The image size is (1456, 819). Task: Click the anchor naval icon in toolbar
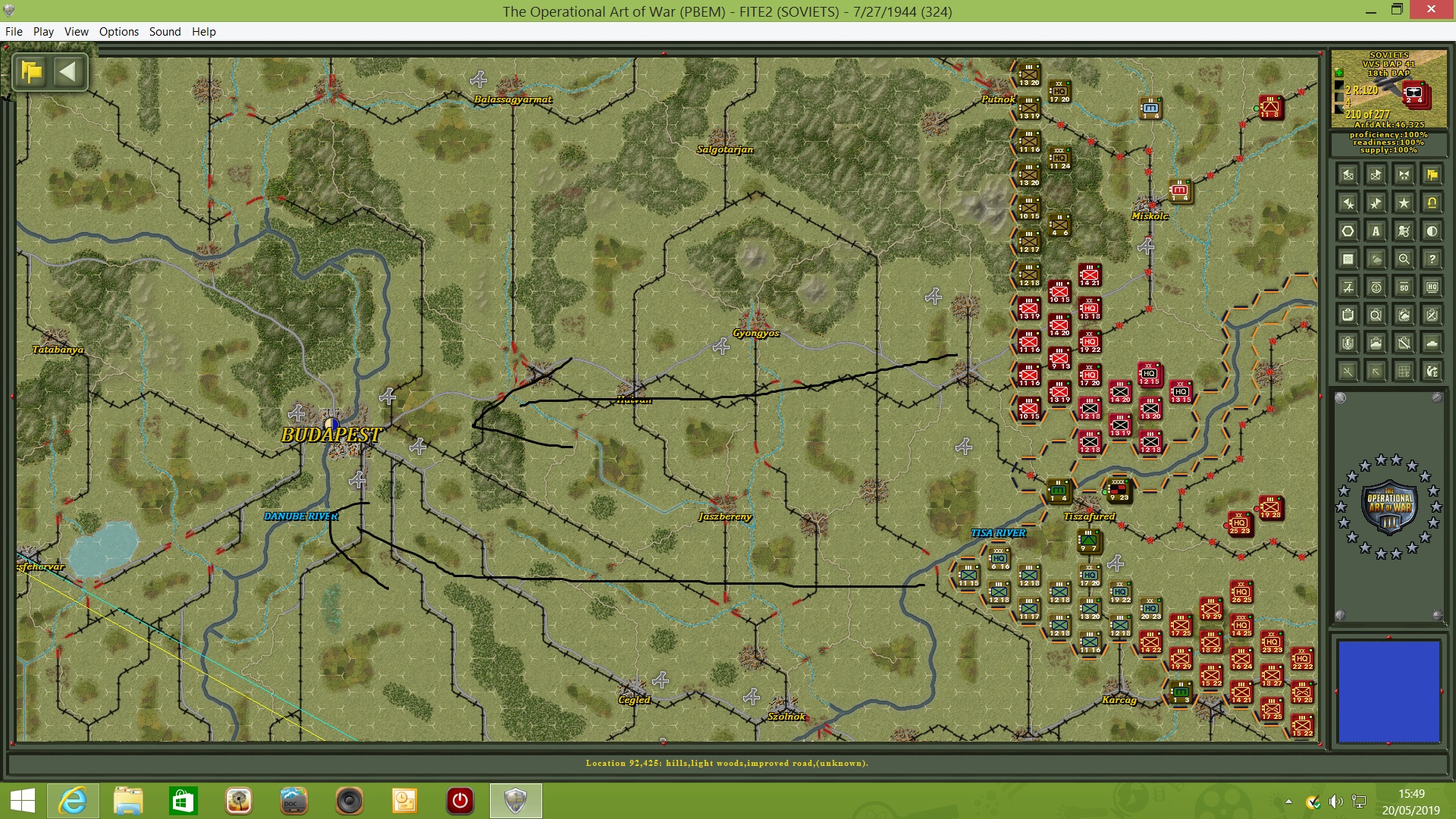pyautogui.click(x=1376, y=287)
